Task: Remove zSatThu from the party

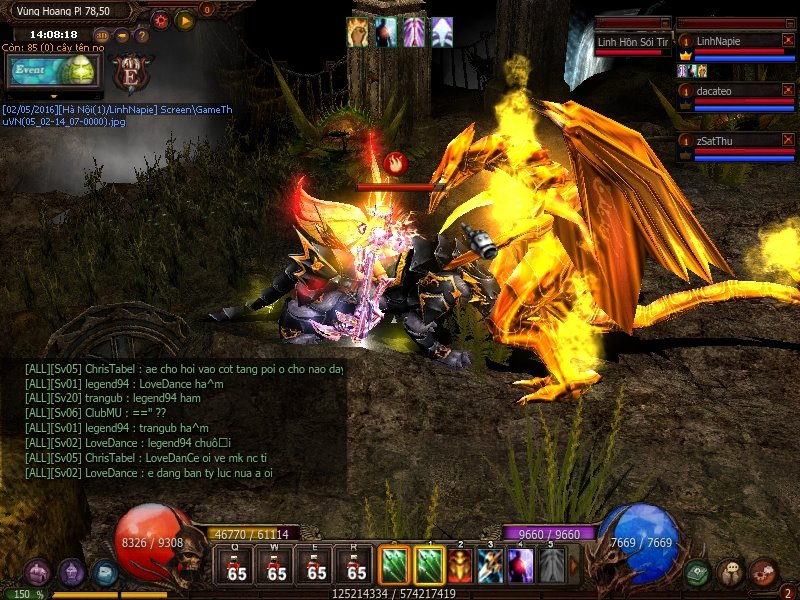Action: [x=787, y=140]
